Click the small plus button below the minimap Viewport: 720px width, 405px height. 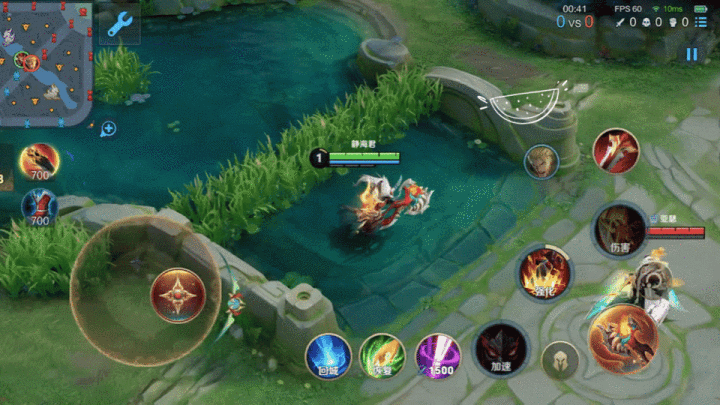point(108,128)
